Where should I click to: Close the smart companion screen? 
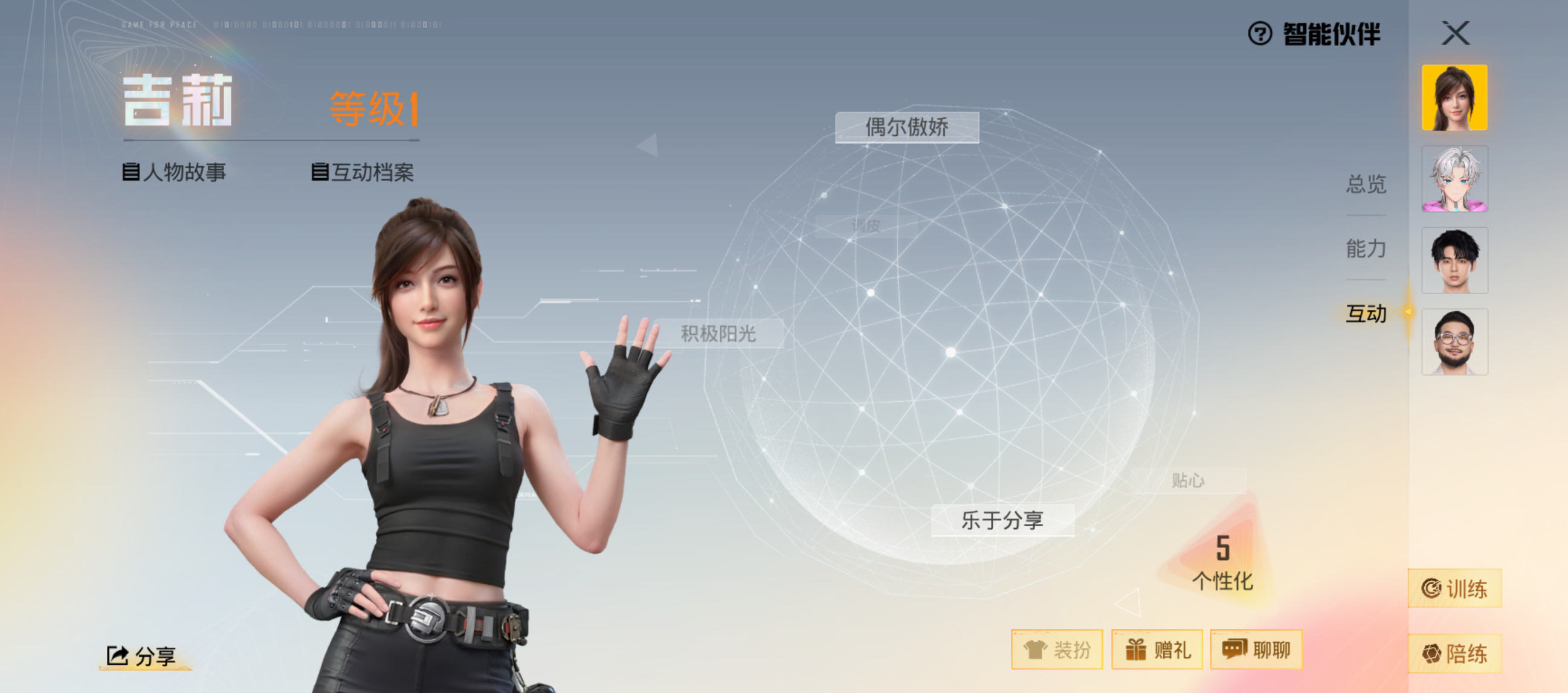1456,33
